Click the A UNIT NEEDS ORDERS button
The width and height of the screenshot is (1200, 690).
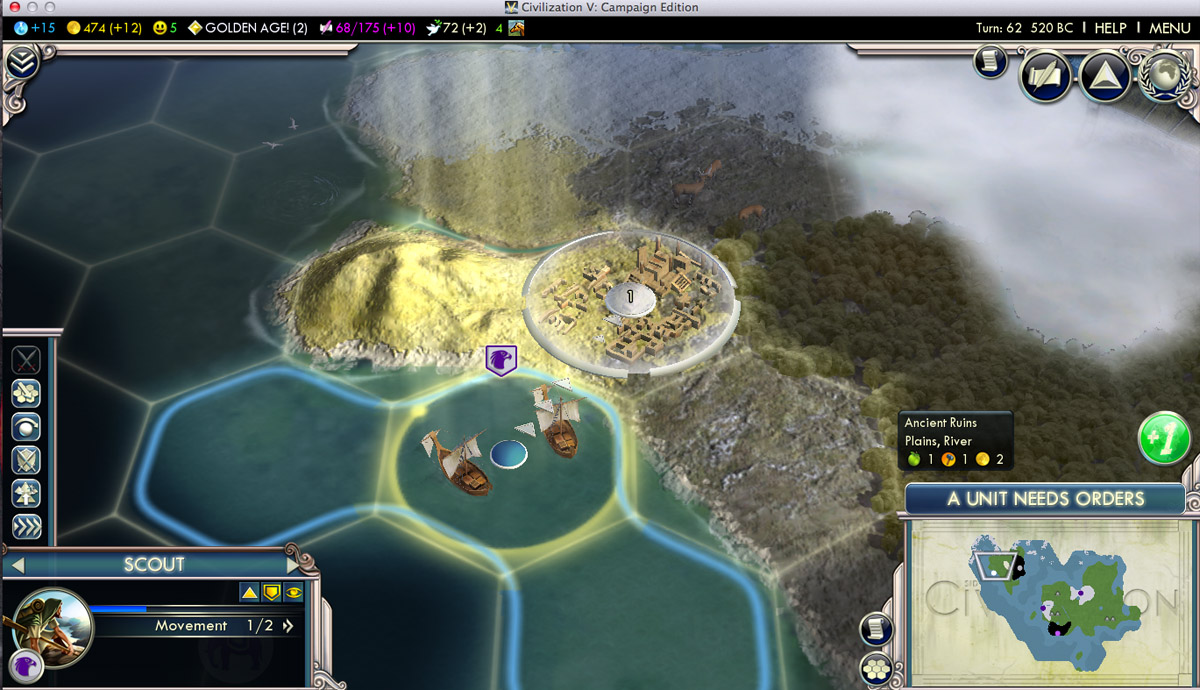(1046, 498)
